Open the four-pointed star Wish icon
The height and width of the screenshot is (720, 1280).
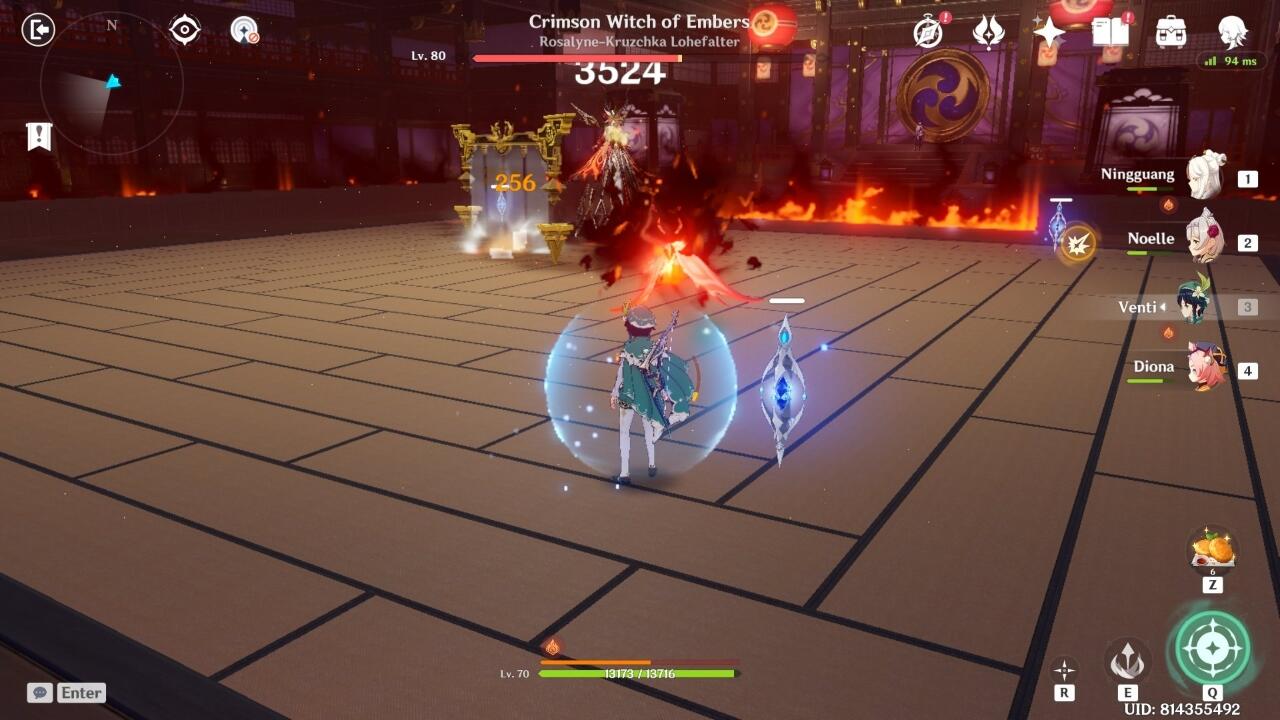click(x=1049, y=32)
